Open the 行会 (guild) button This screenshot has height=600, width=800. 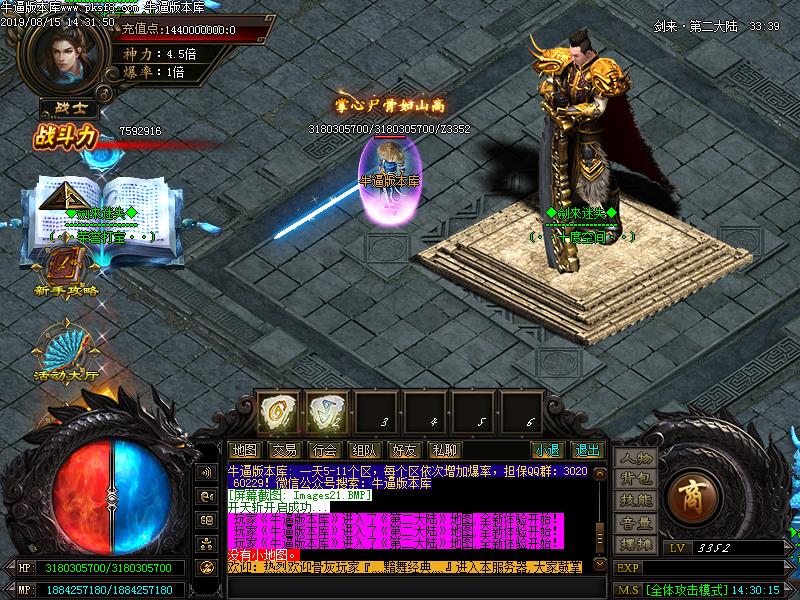tap(324, 450)
